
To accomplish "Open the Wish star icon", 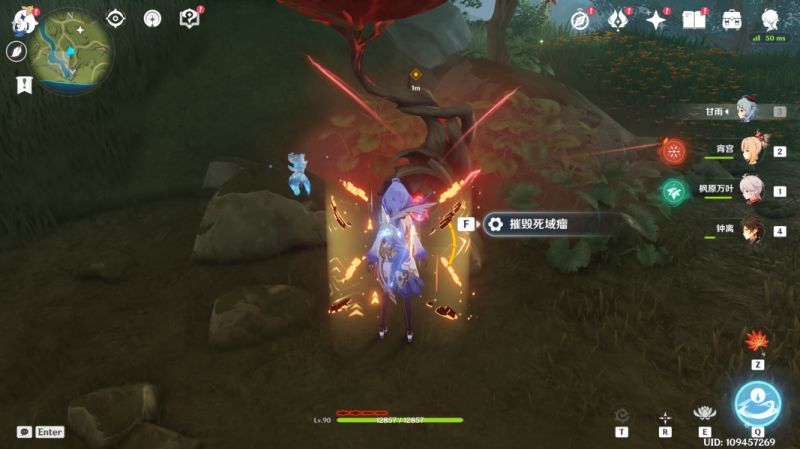I will pyautogui.click(x=656, y=20).
